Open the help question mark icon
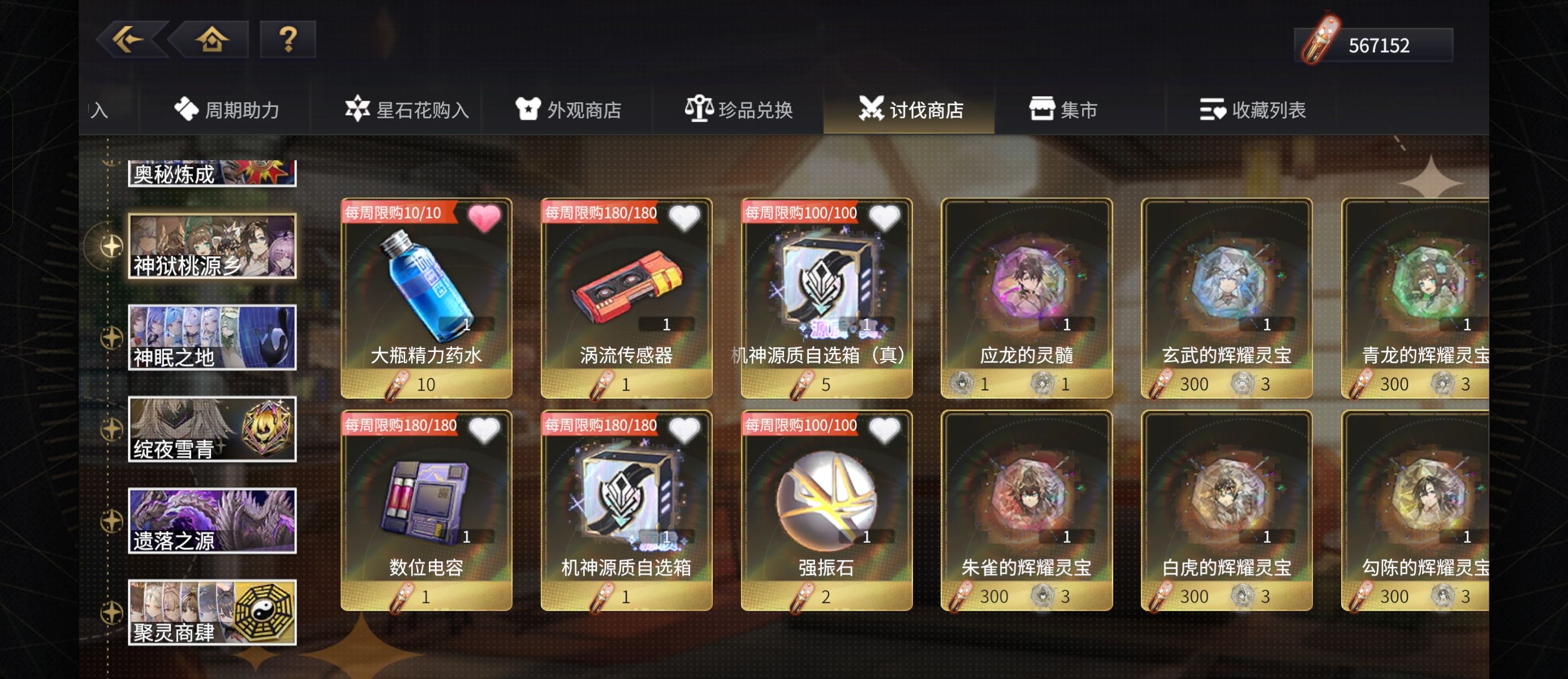Screen dimensions: 1568x679 coord(288,41)
